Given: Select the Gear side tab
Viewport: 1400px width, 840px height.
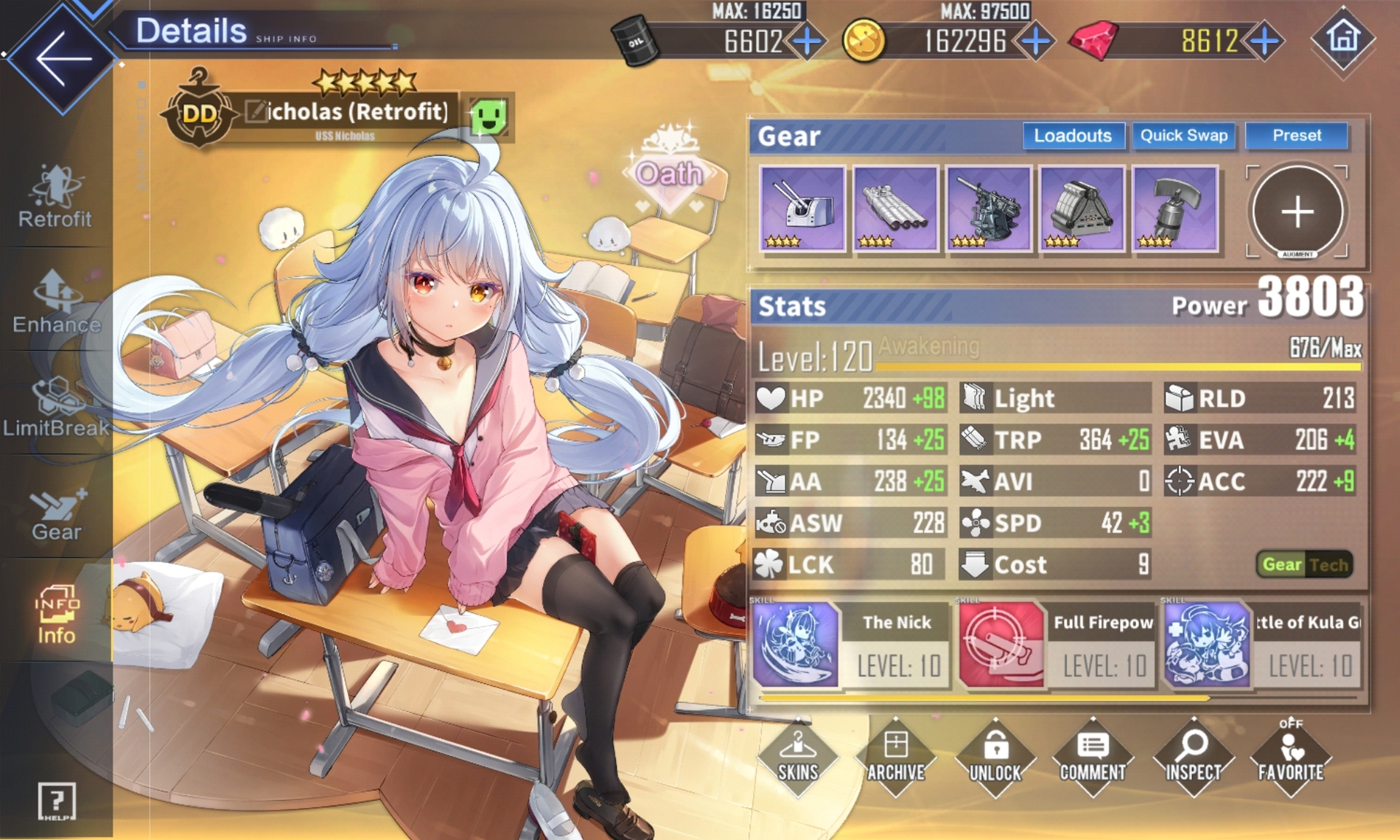Looking at the screenshot, I should 56,513.
